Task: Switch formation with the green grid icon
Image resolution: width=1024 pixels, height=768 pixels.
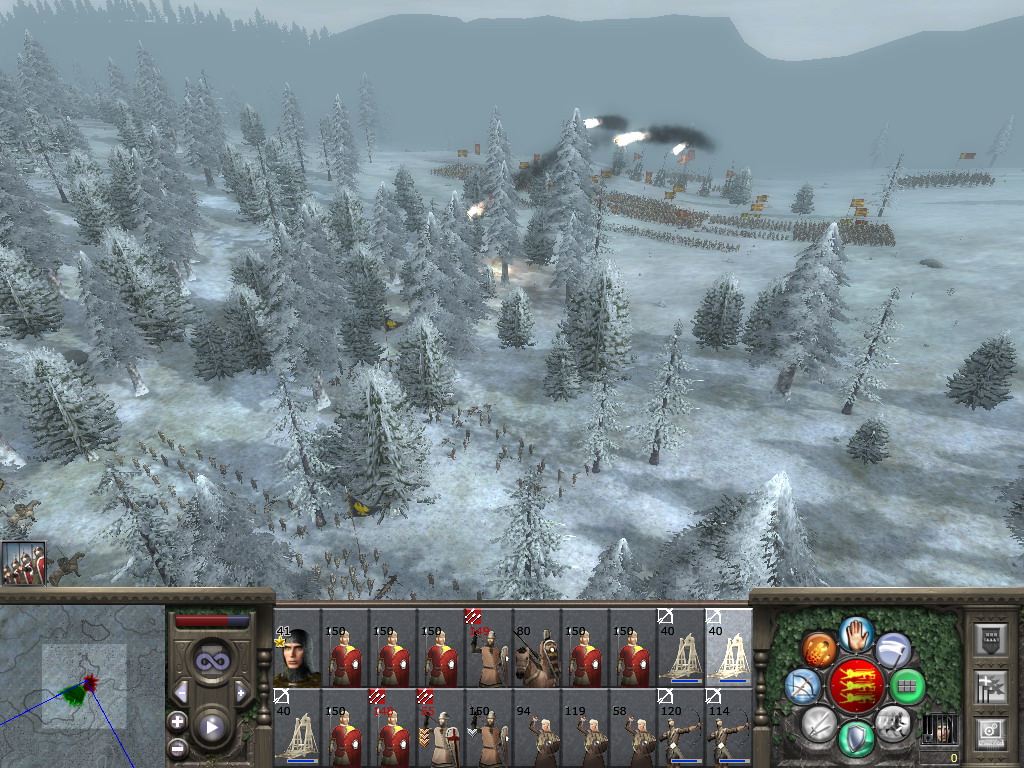Action: point(906,686)
